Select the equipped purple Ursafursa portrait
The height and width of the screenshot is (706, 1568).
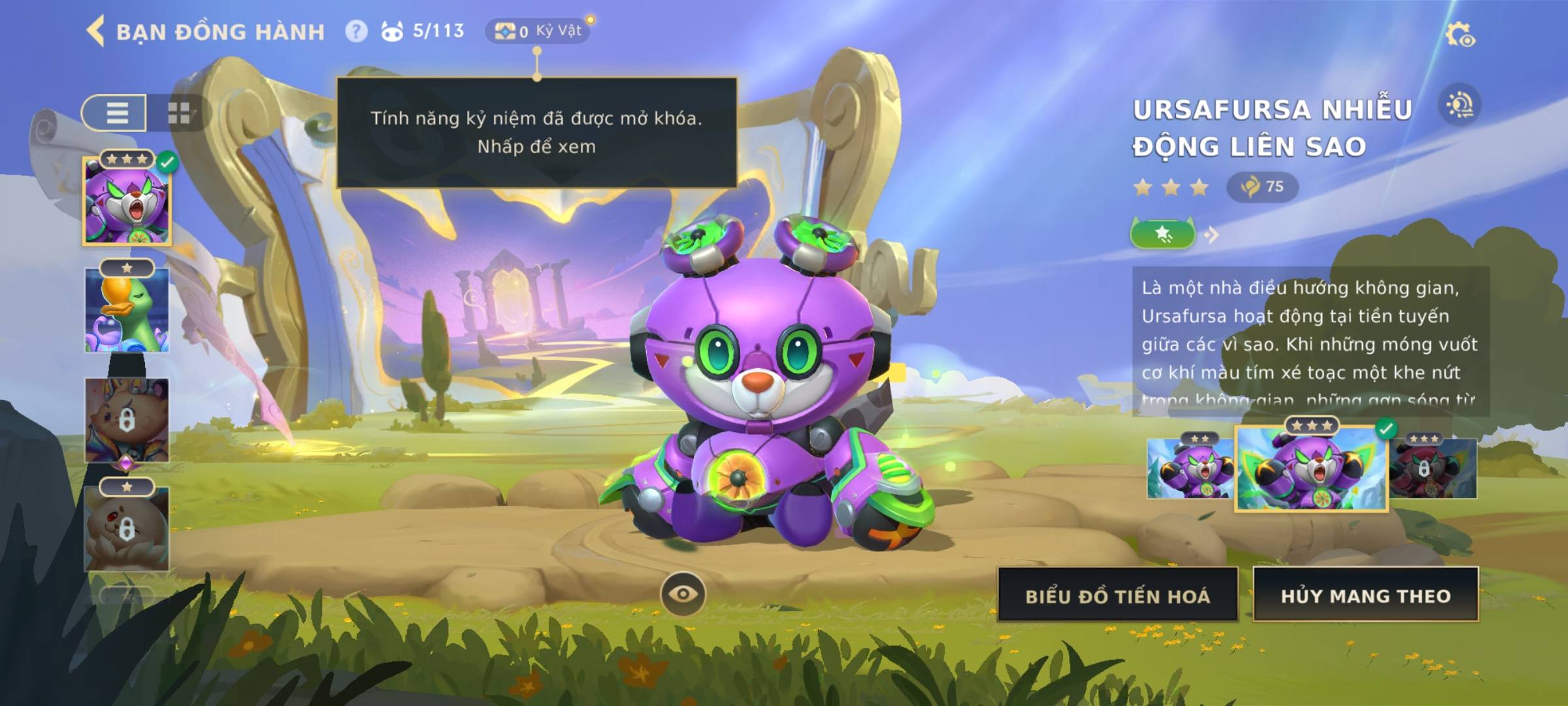[x=127, y=201]
